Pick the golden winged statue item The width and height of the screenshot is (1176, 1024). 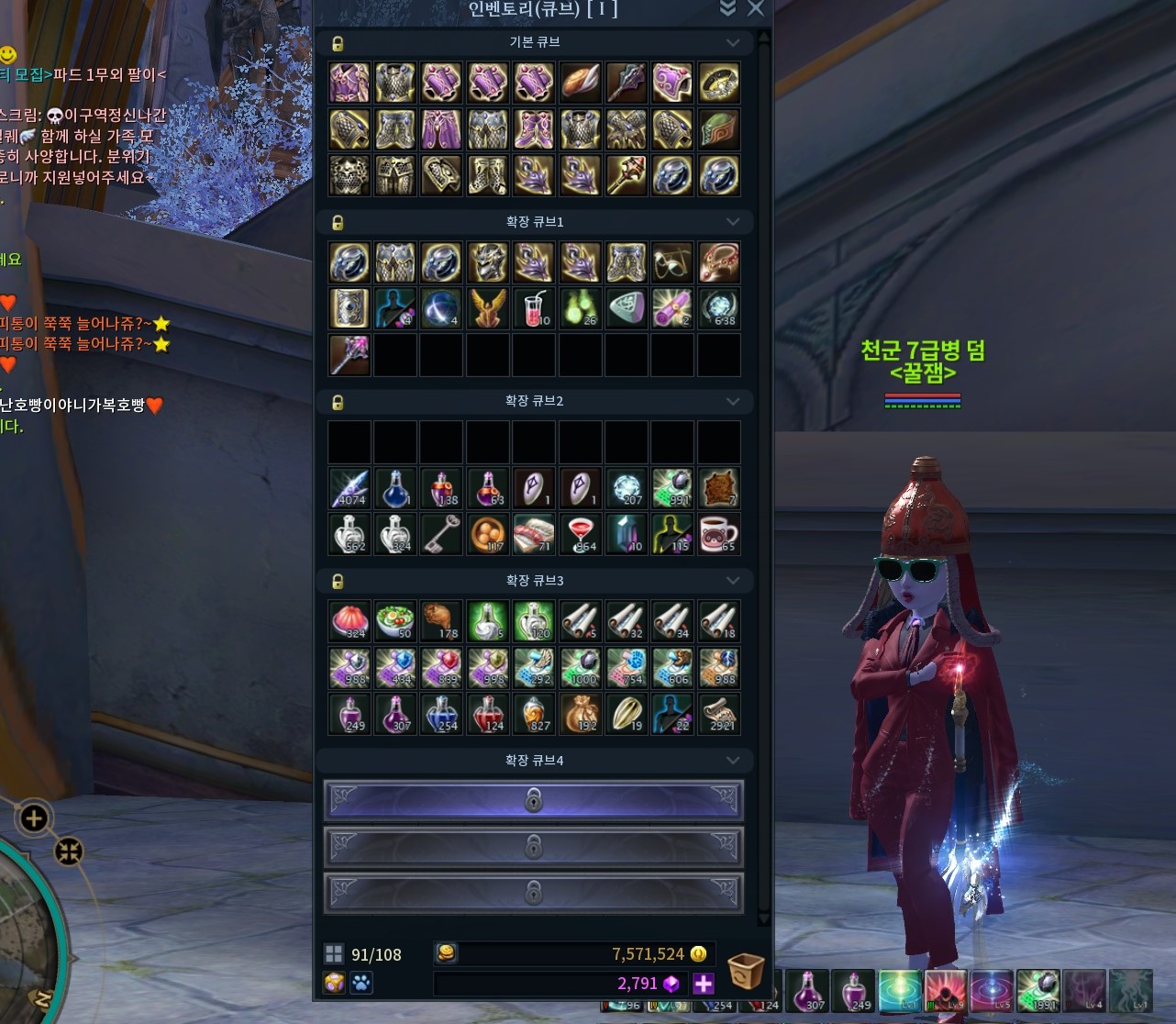pos(488,309)
